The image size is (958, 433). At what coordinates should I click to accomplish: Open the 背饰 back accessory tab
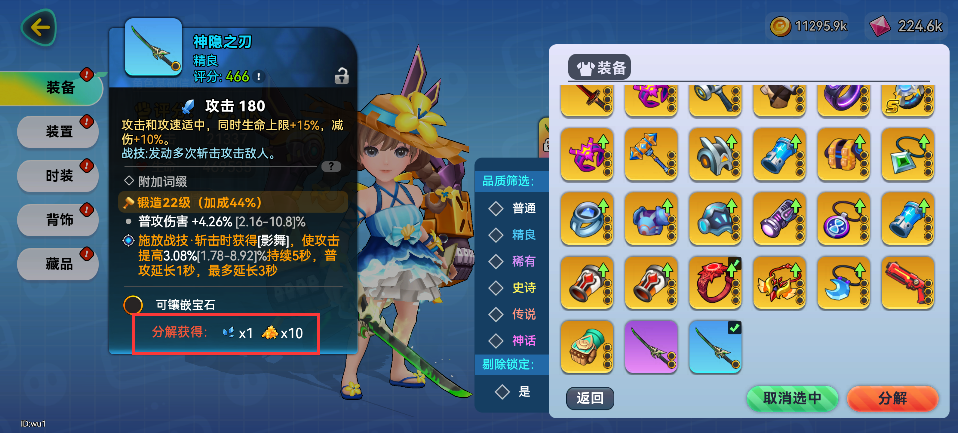point(60,218)
